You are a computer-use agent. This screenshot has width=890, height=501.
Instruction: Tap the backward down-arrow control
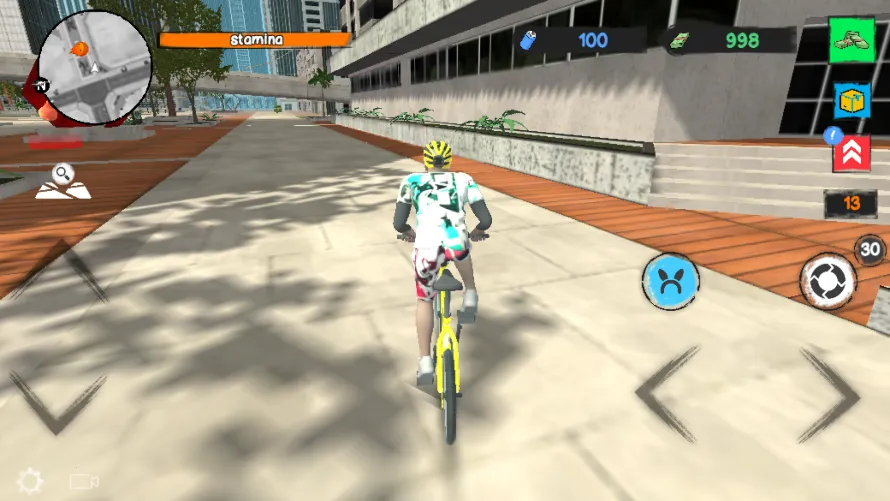click(57, 401)
